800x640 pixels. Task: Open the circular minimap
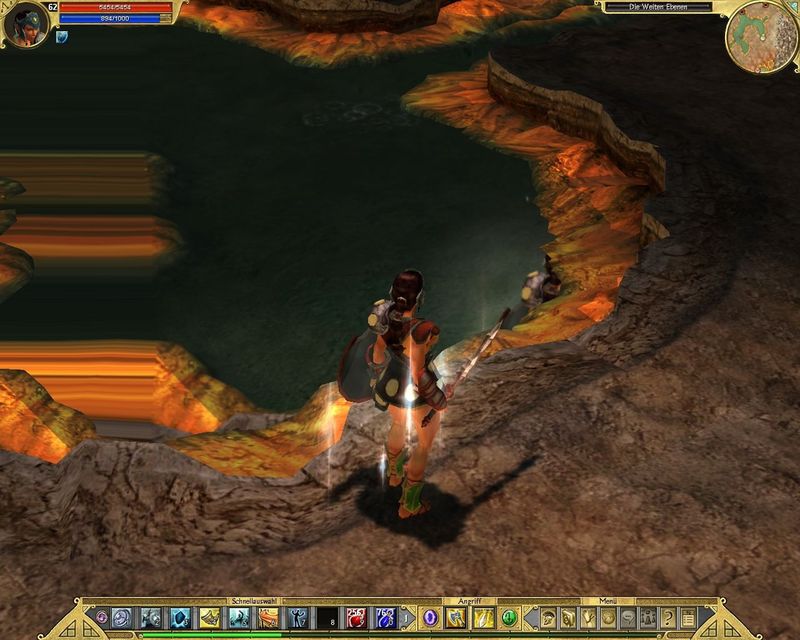click(x=761, y=37)
